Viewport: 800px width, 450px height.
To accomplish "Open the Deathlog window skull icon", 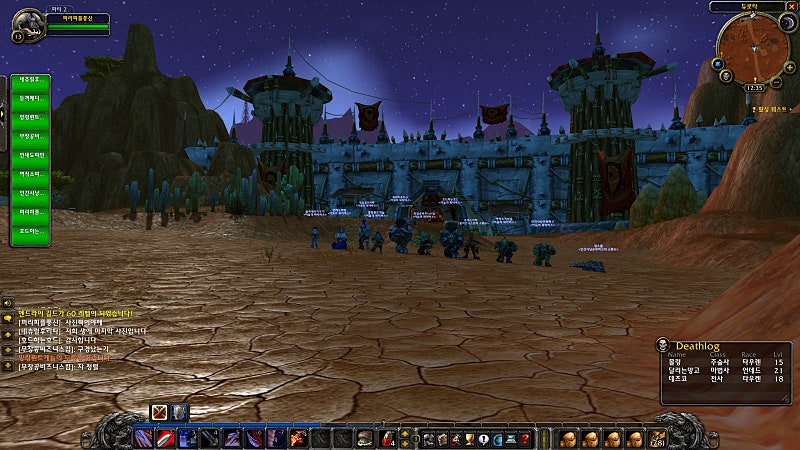I will pos(662,345).
